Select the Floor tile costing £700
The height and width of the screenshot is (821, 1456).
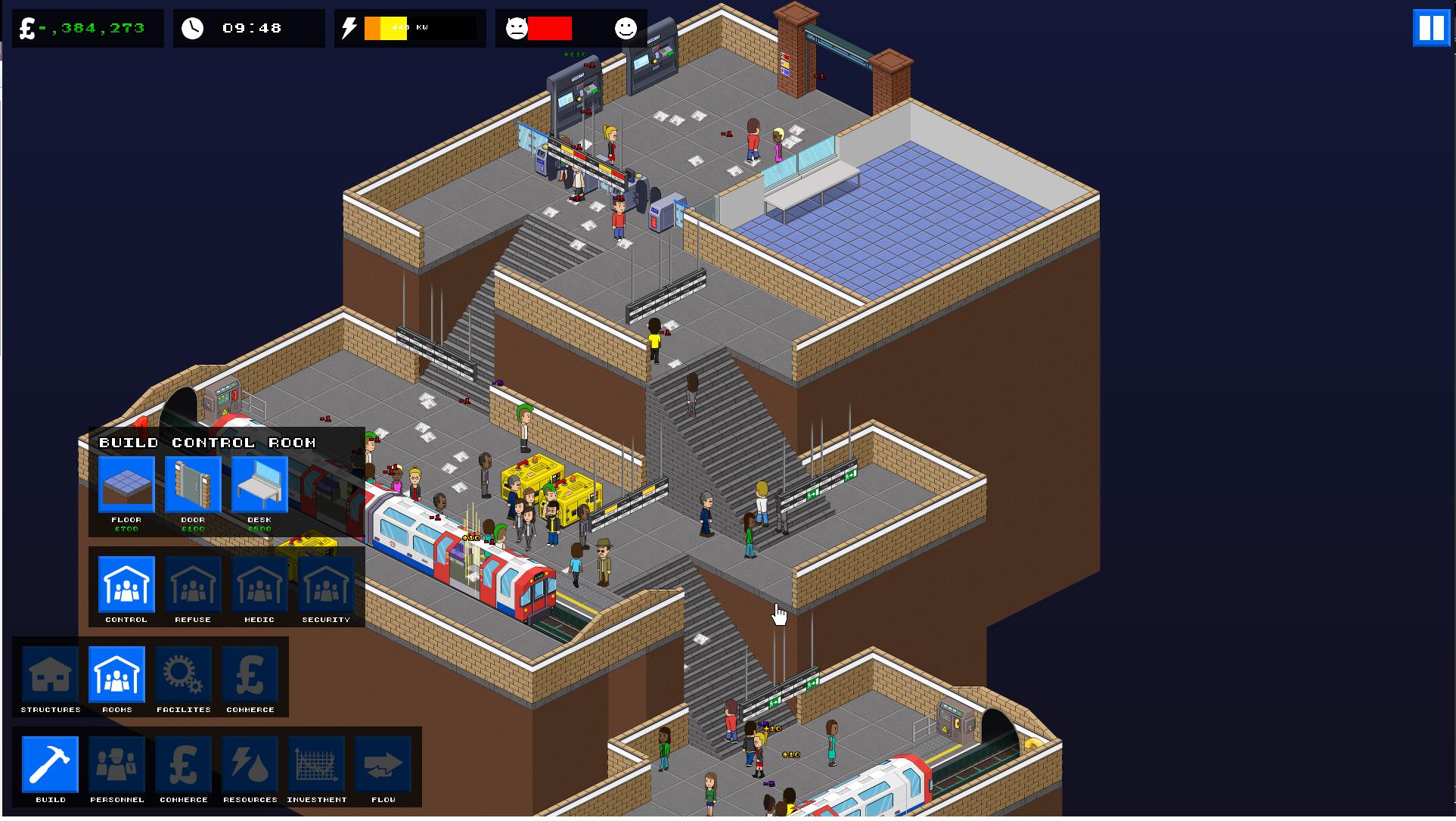pos(126,484)
